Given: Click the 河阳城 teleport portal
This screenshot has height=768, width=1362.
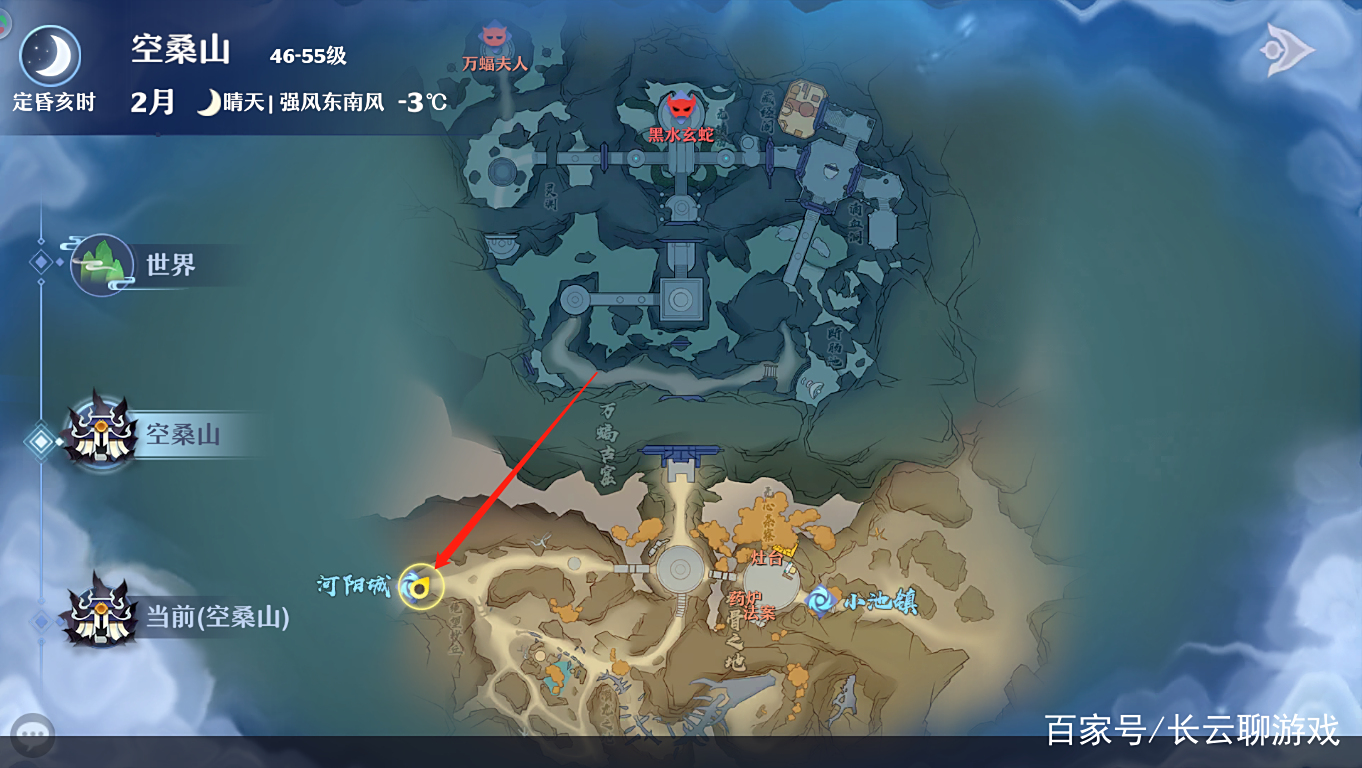Looking at the screenshot, I should (418, 586).
